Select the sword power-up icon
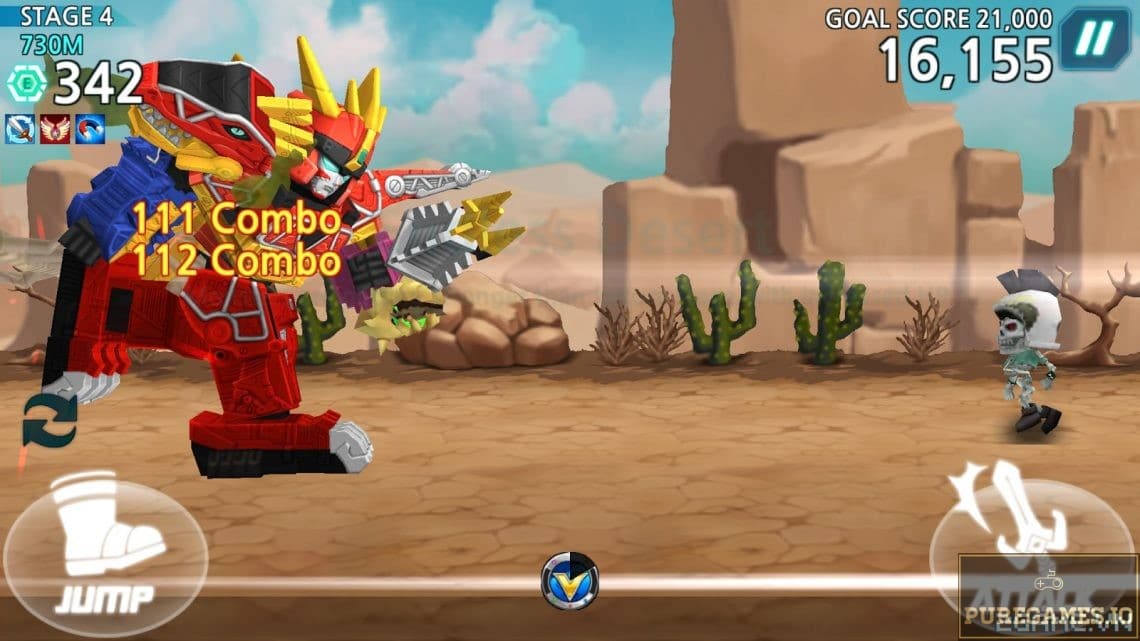The height and width of the screenshot is (641, 1140). click(20, 128)
